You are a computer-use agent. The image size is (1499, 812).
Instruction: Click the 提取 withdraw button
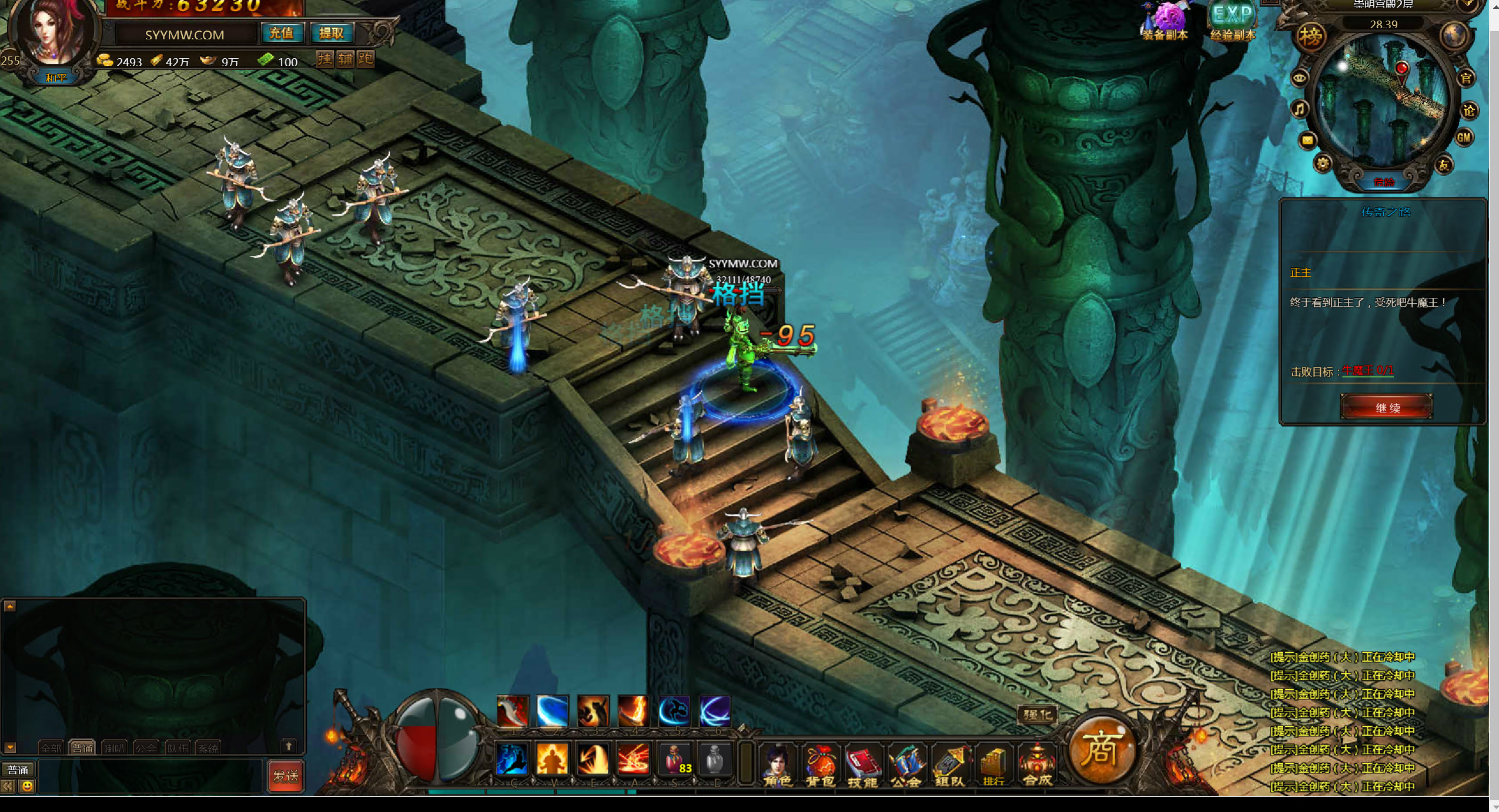(332, 33)
